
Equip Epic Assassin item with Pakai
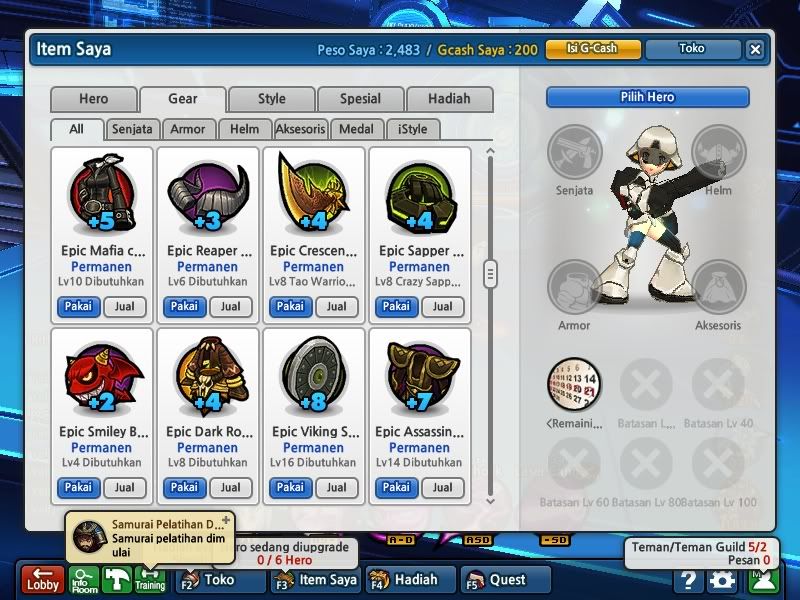396,488
